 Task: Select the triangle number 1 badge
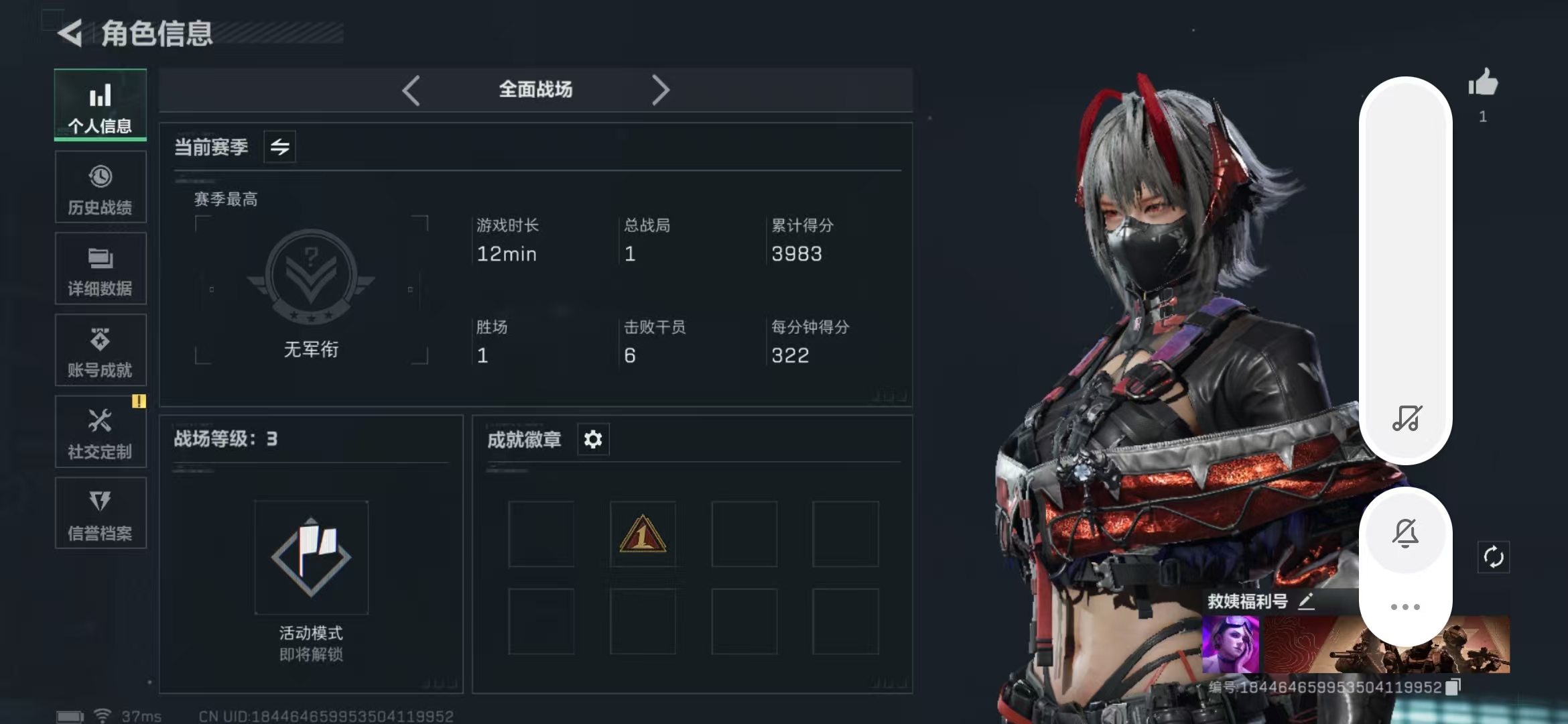[643, 534]
